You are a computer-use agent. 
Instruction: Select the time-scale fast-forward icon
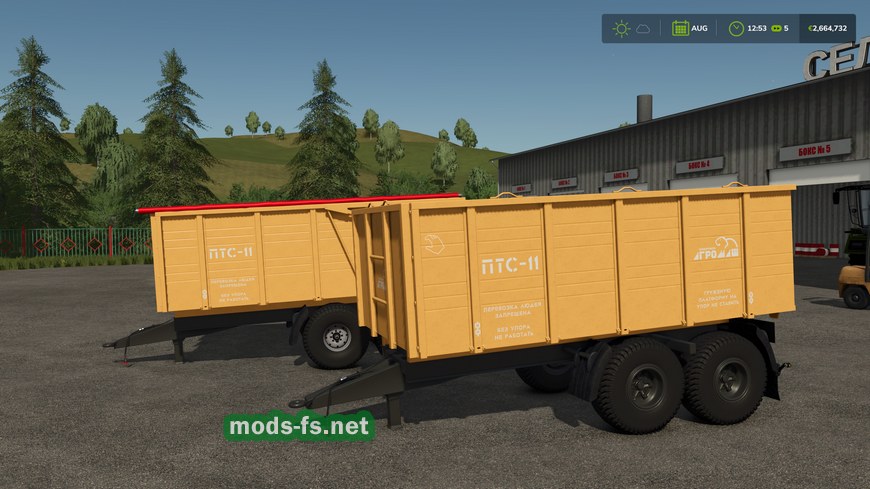[774, 28]
